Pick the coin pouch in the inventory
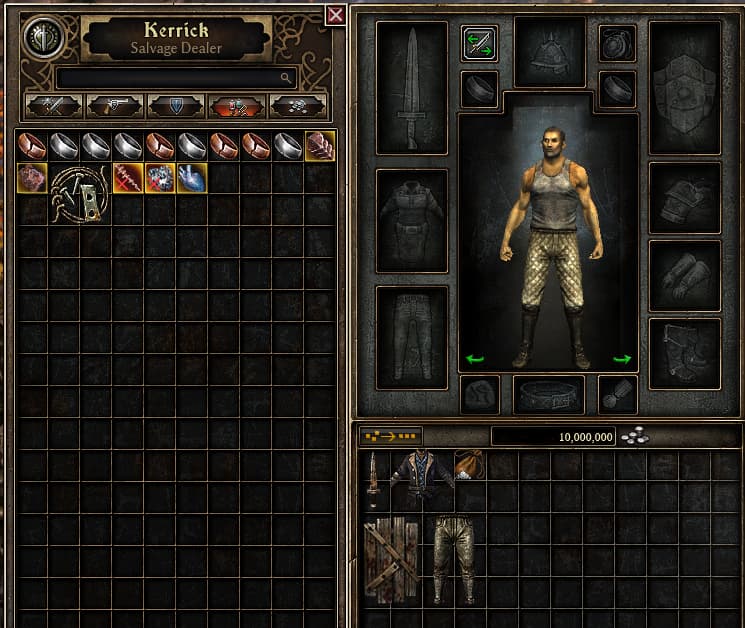Viewport: 745px width, 628px height. 468,464
